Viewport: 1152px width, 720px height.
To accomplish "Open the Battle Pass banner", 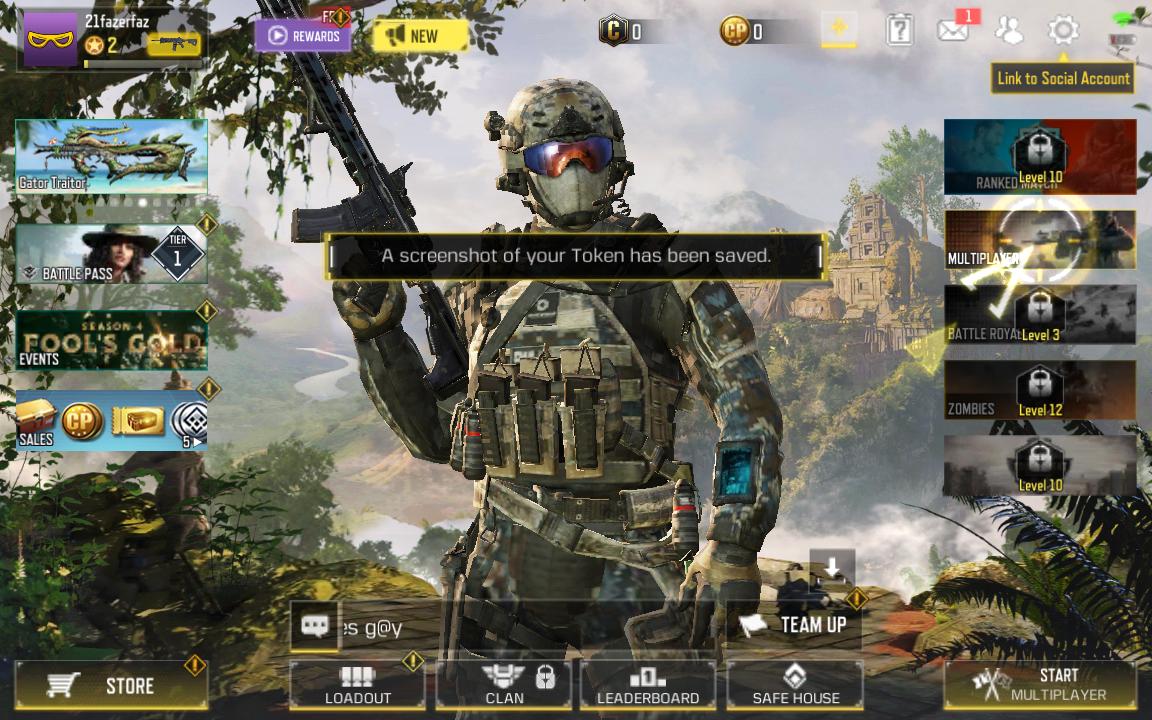I will coord(111,254).
